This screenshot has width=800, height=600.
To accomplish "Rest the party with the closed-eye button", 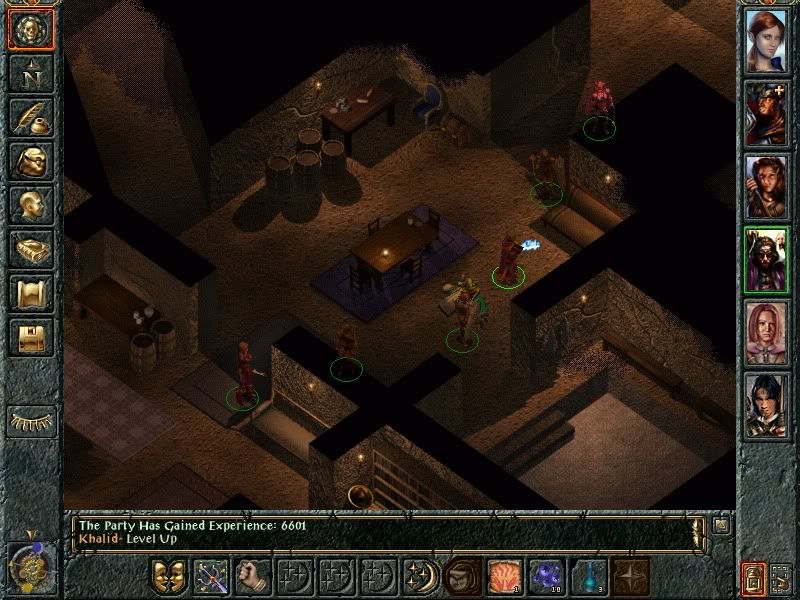I will (30, 421).
